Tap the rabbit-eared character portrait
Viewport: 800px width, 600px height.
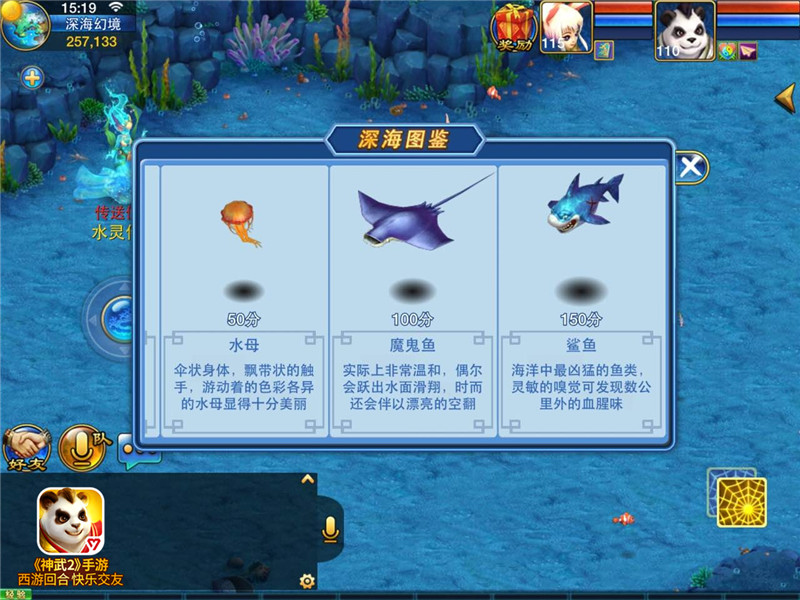click(566, 24)
